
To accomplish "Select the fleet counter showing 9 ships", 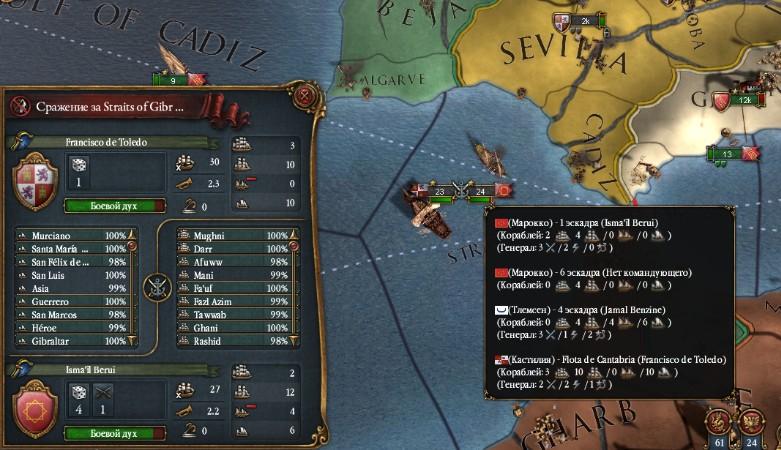I will tap(172, 80).
